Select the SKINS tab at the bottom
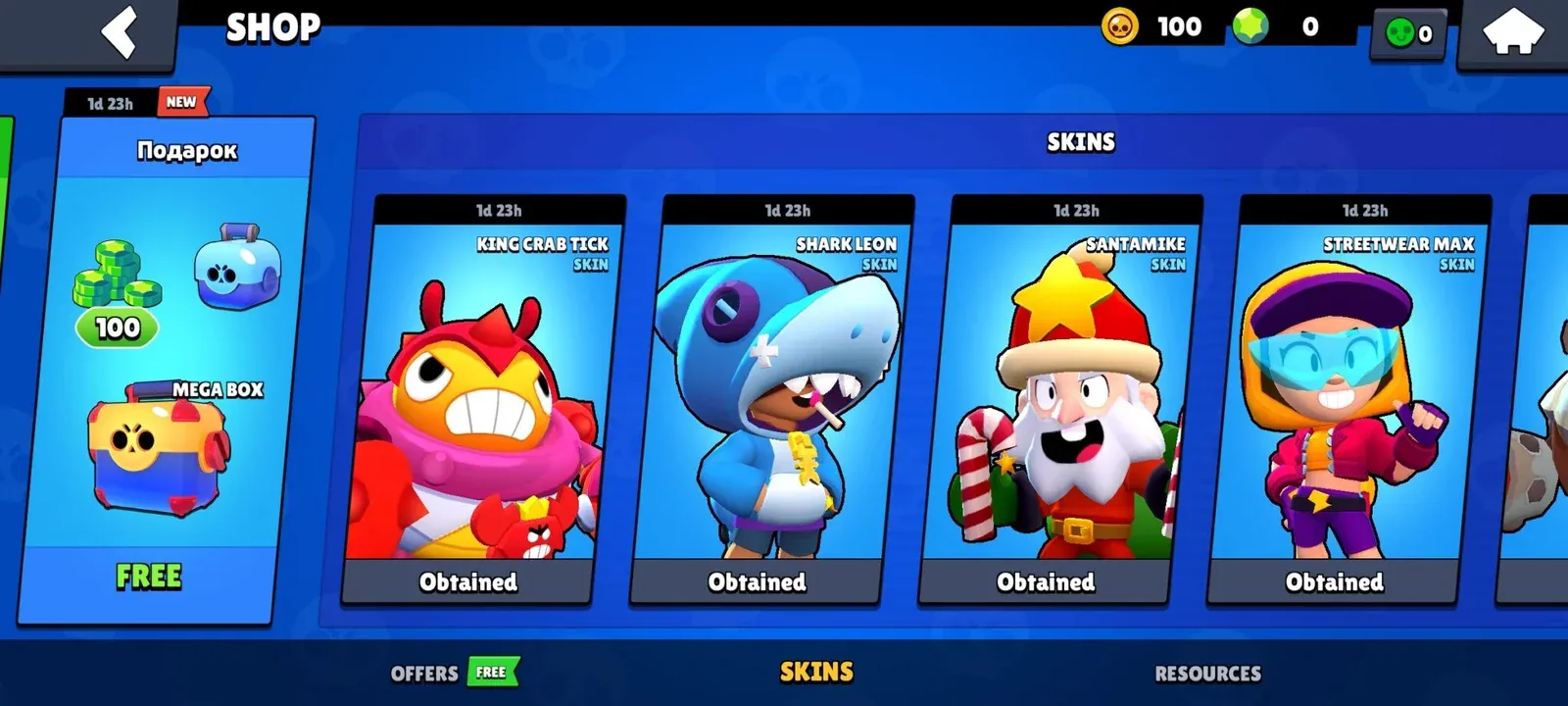 coord(816,674)
